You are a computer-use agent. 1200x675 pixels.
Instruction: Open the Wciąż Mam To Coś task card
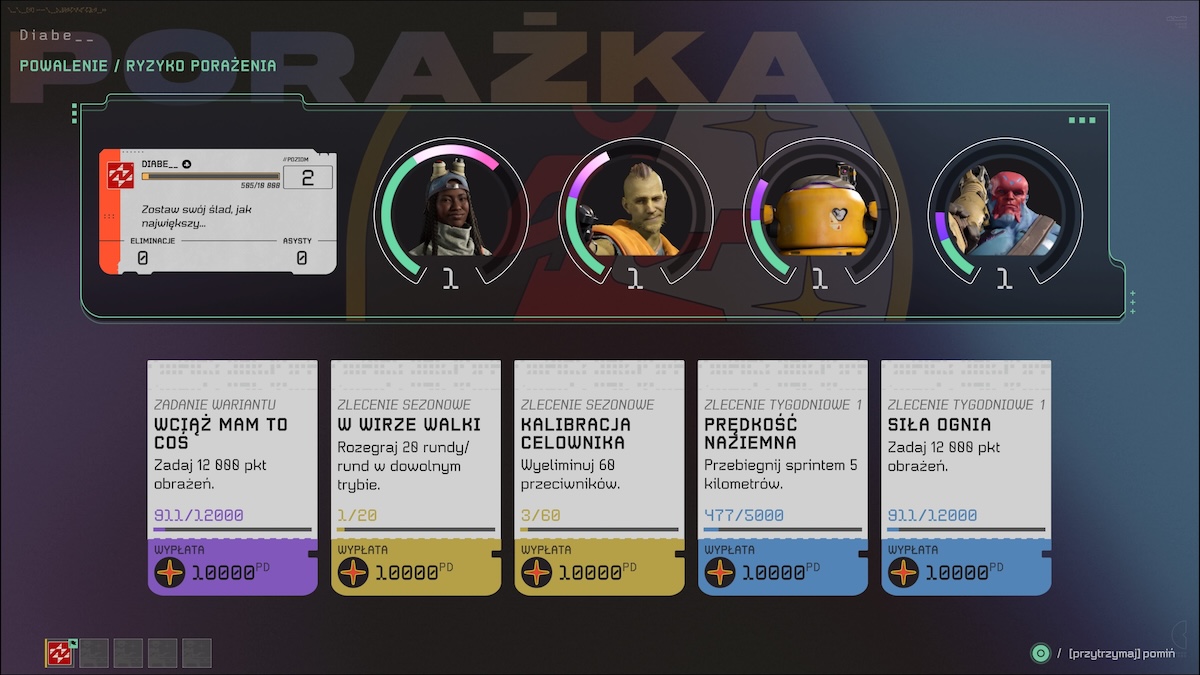(x=232, y=477)
